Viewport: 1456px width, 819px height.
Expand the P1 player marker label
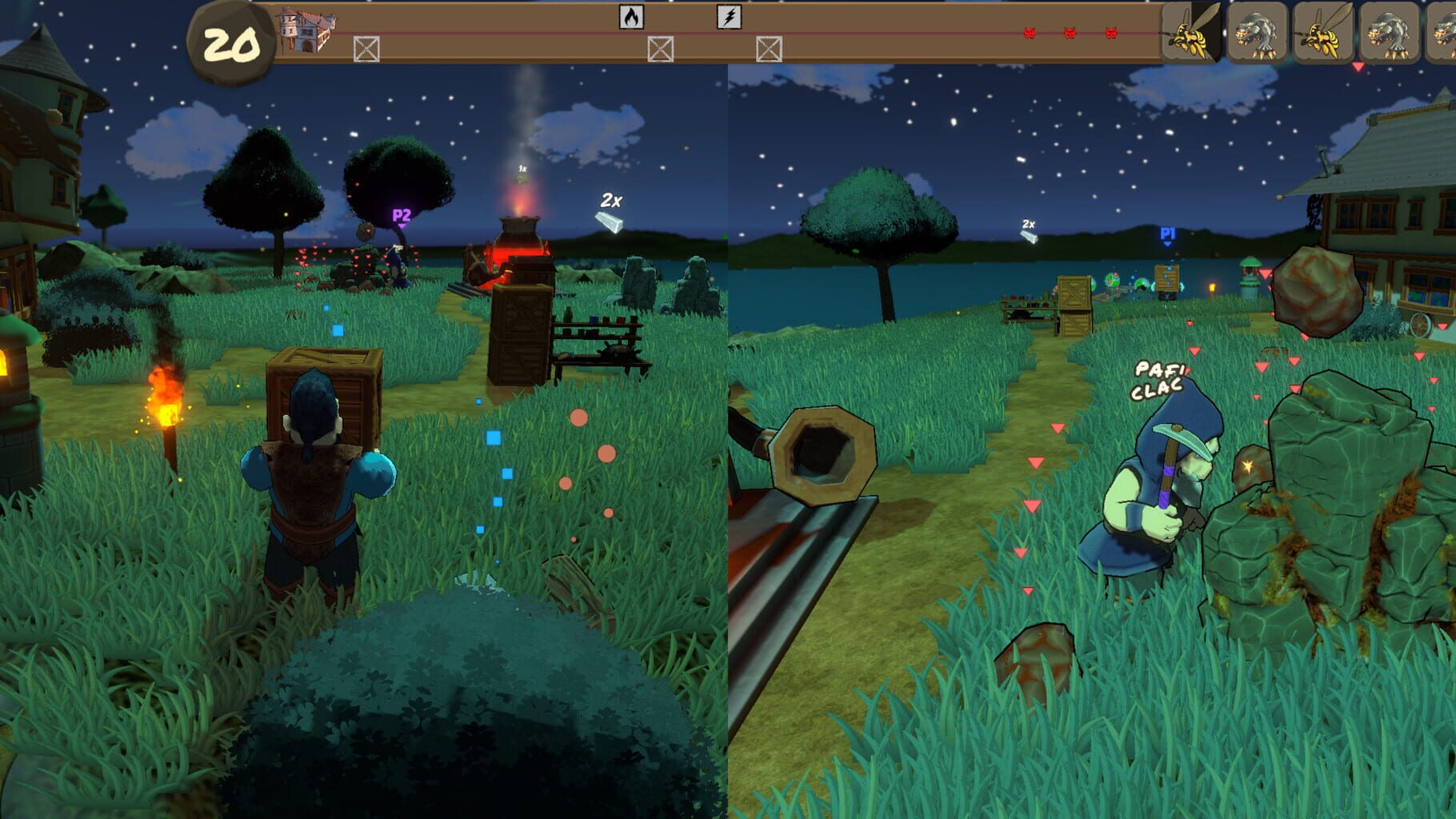coord(1167,232)
